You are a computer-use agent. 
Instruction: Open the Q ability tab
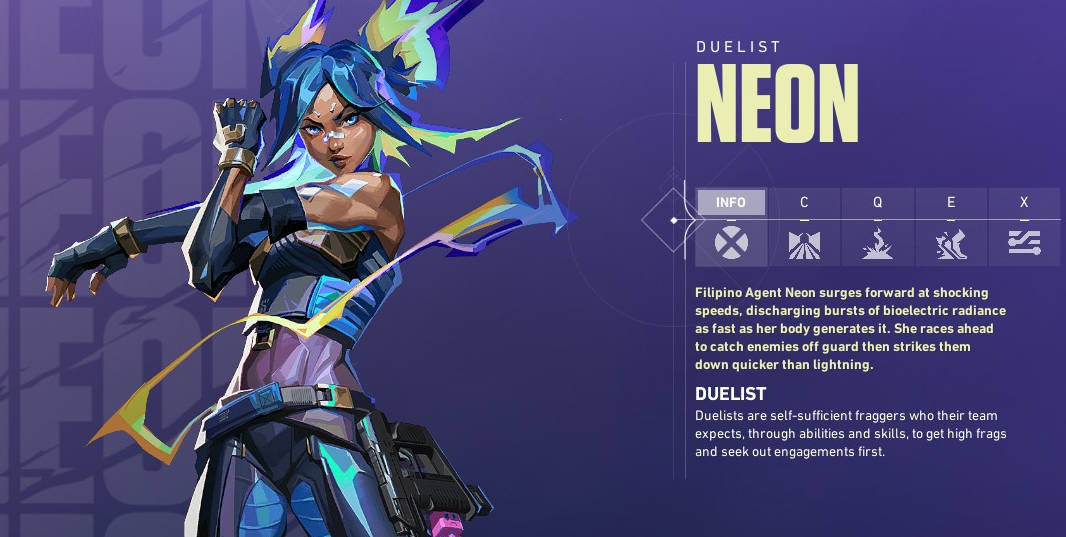[877, 203]
